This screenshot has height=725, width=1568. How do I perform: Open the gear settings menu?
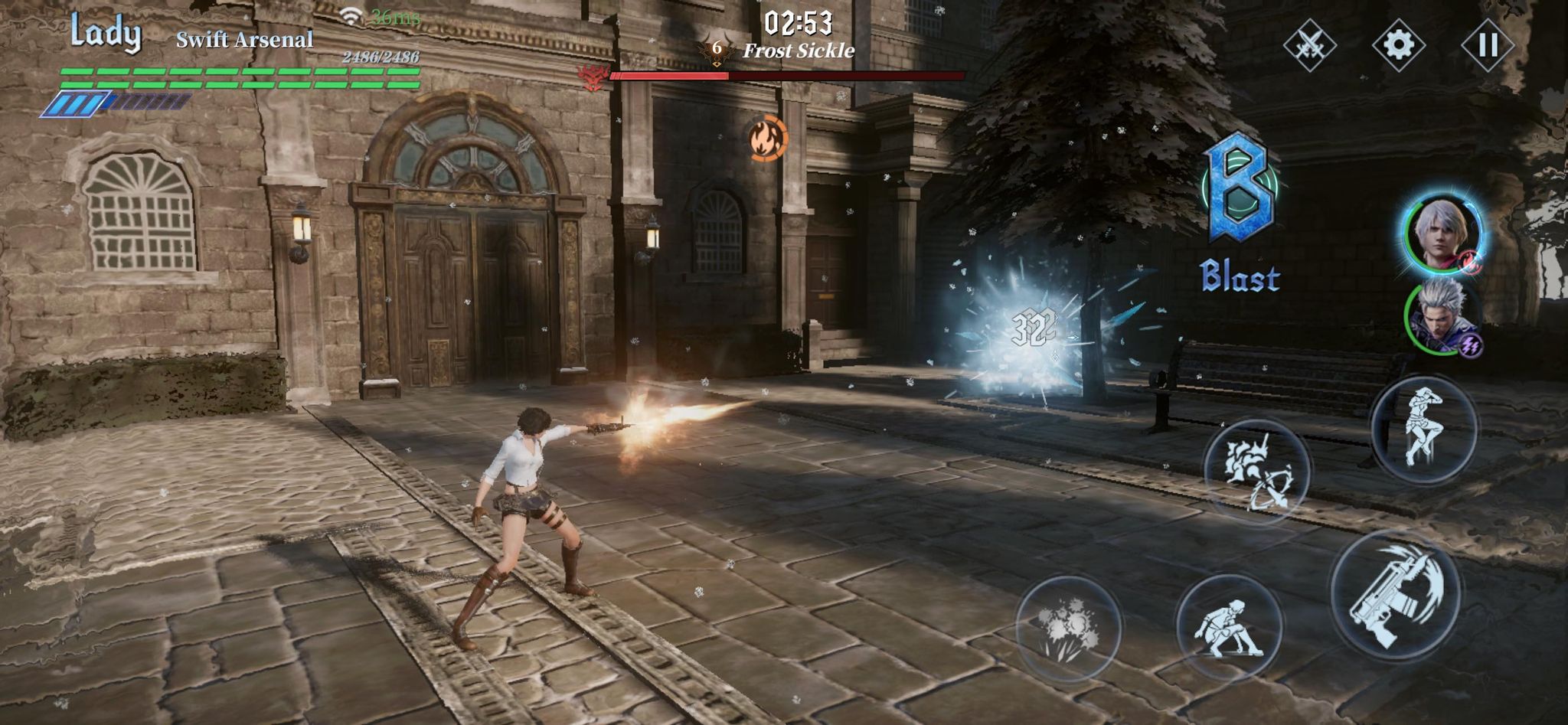pos(1398,45)
